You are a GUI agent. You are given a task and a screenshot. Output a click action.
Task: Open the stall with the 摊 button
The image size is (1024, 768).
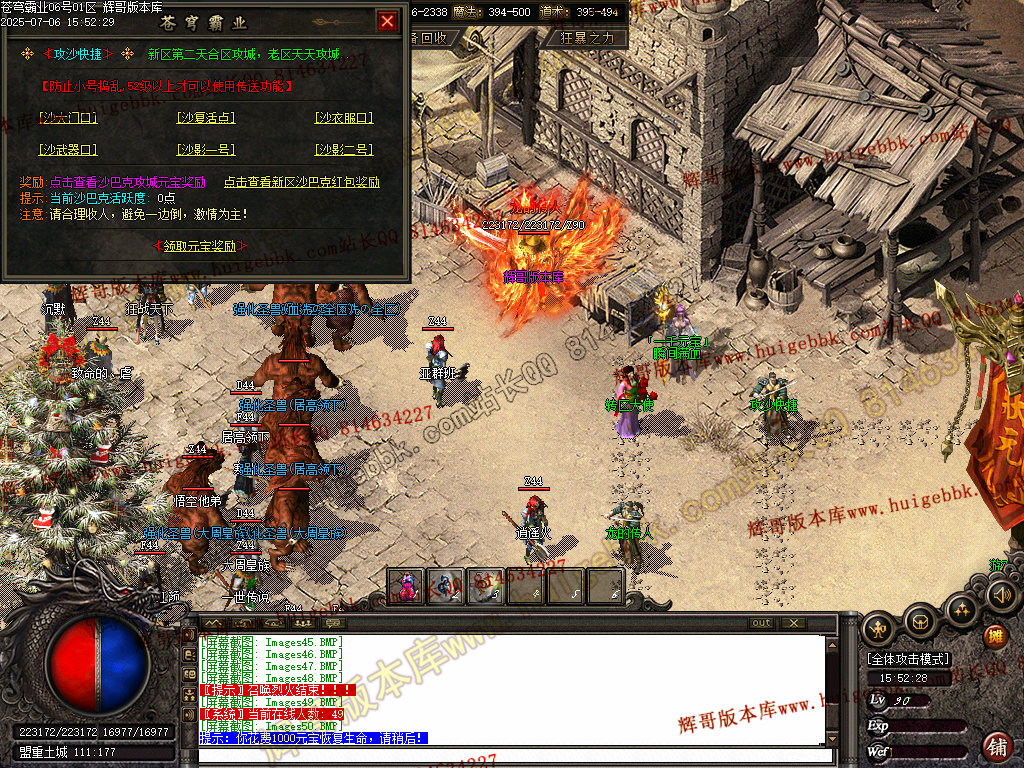pos(996,636)
